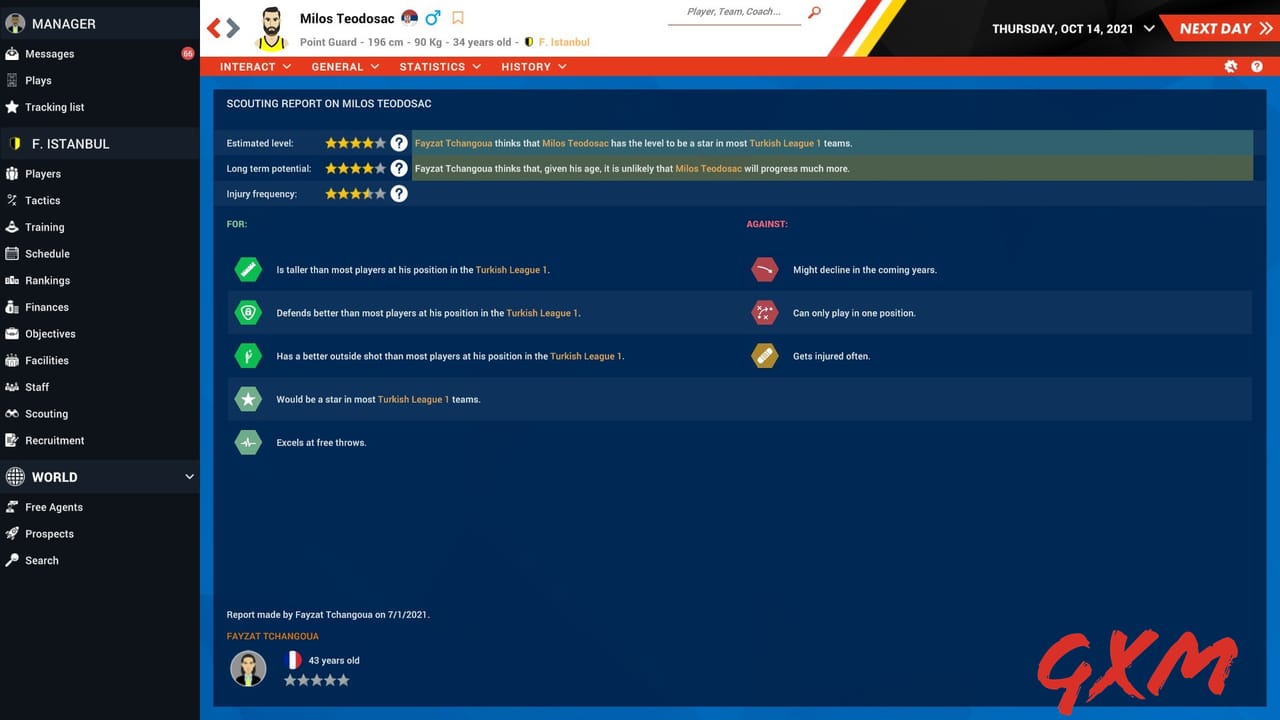Screen dimensions: 1280x720
Task: Open the gear icon on the orange bar
Action: (x=1229, y=66)
